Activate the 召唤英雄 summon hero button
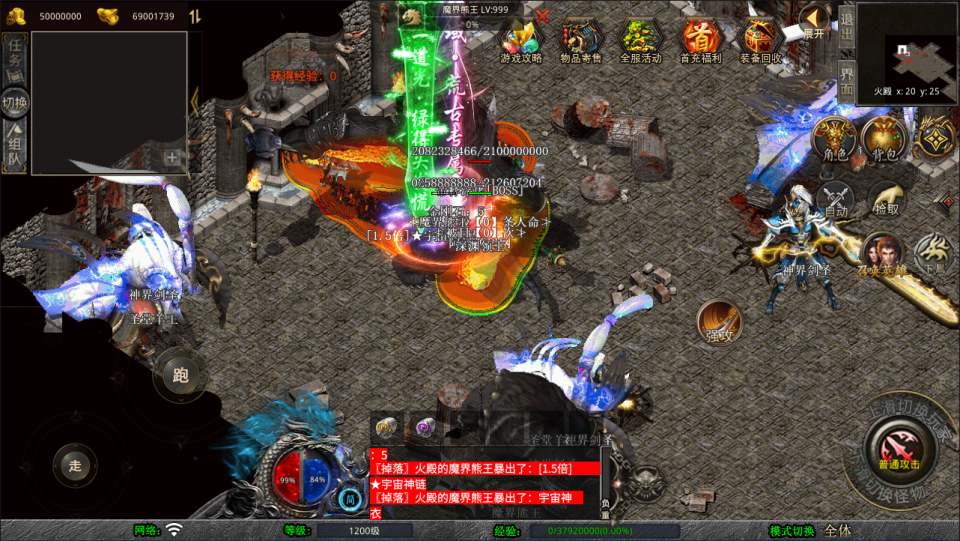Image resolution: width=960 pixels, height=541 pixels. pyautogui.click(x=881, y=255)
